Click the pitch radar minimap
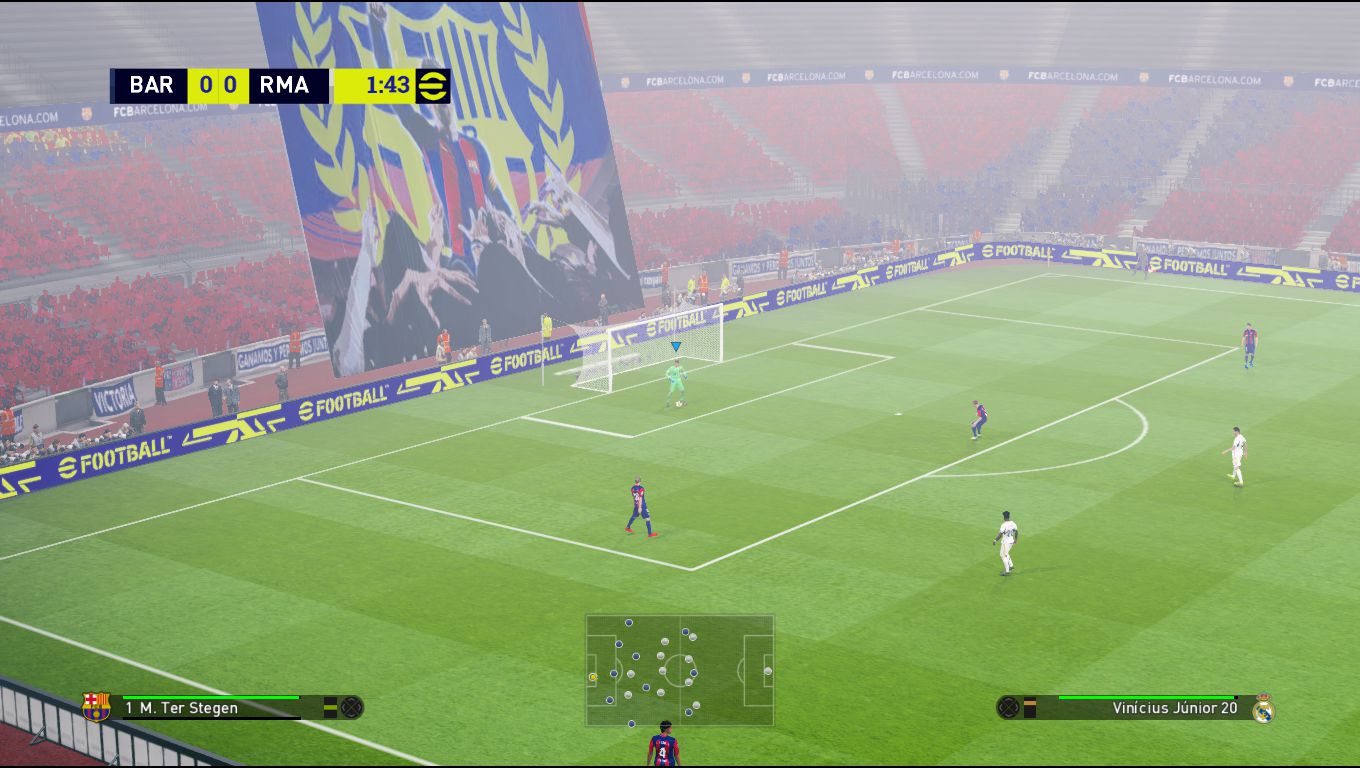The height and width of the screenshot is (768, 1360). click(x=679, y=669)
